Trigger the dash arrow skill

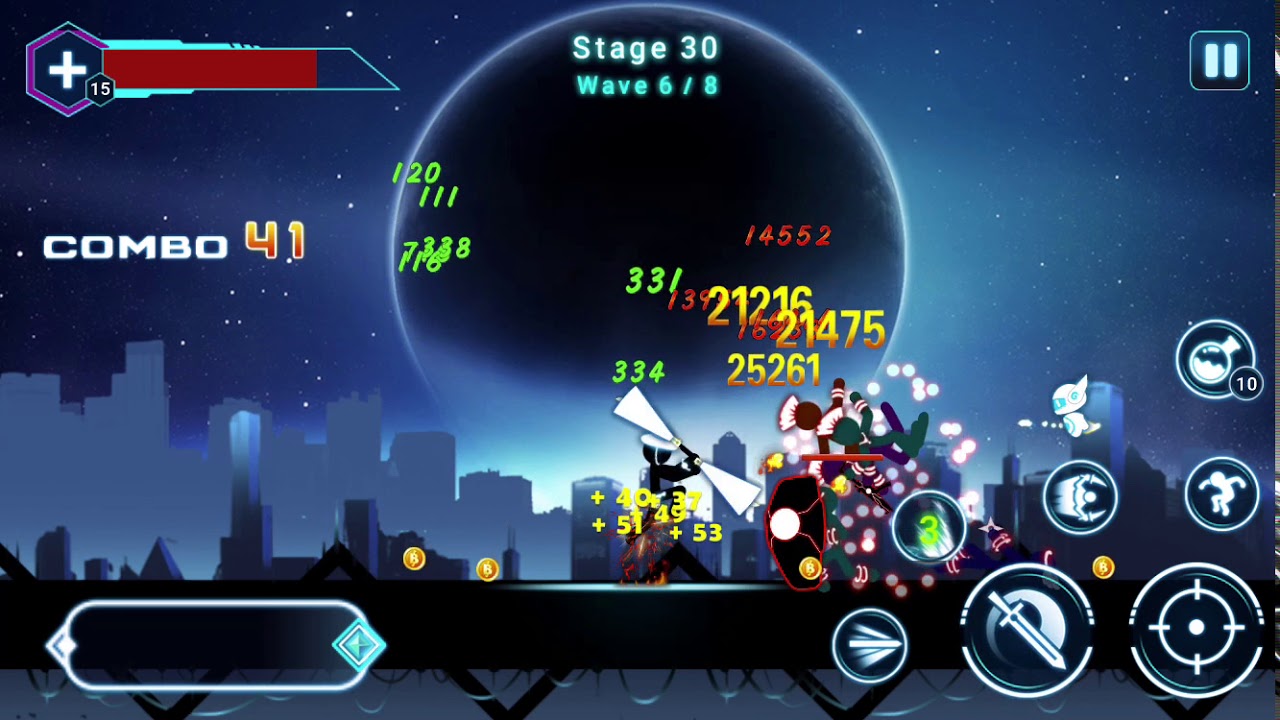click(869, 645)
